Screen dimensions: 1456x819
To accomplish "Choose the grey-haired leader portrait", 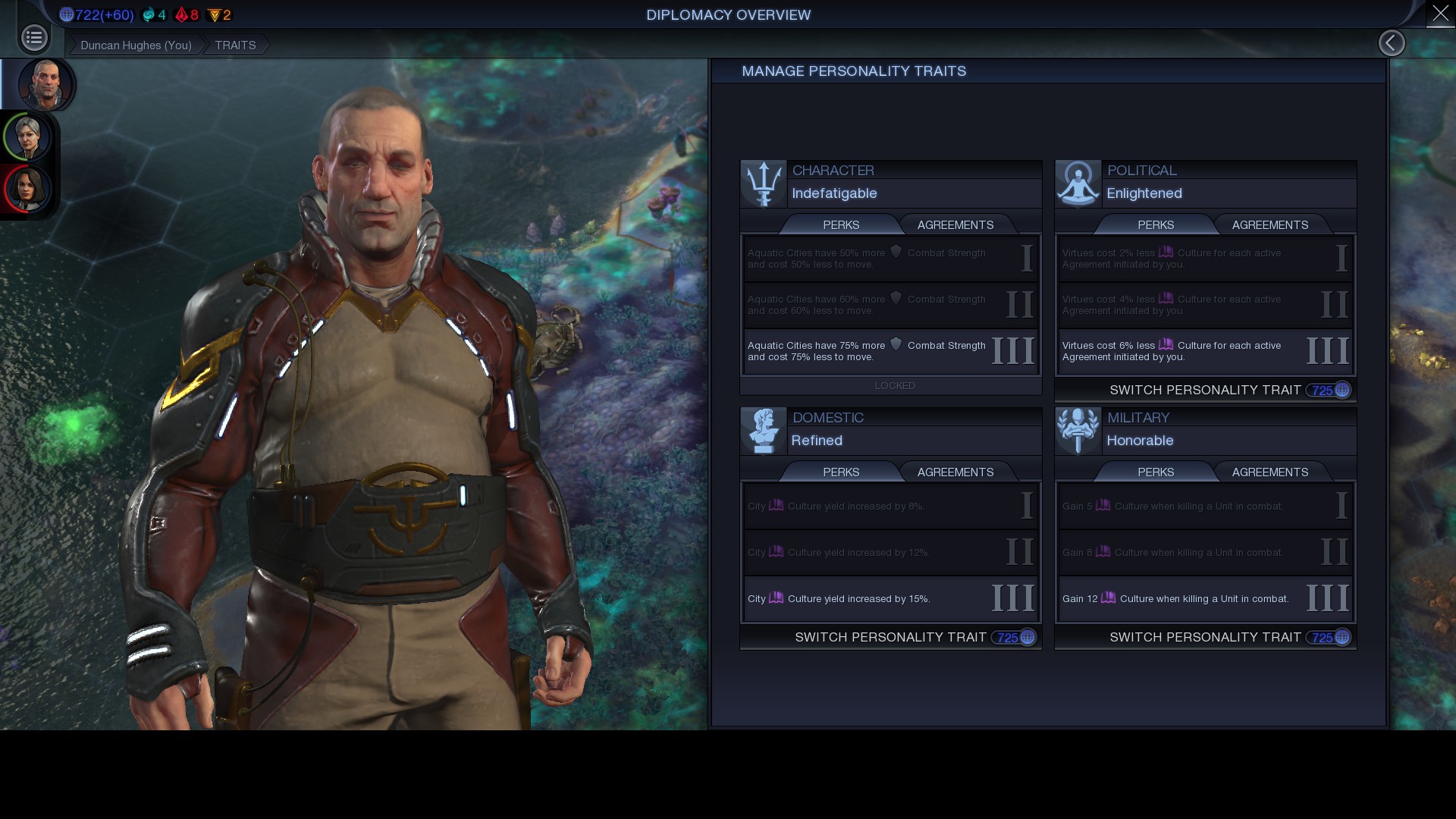I will 28,137.
